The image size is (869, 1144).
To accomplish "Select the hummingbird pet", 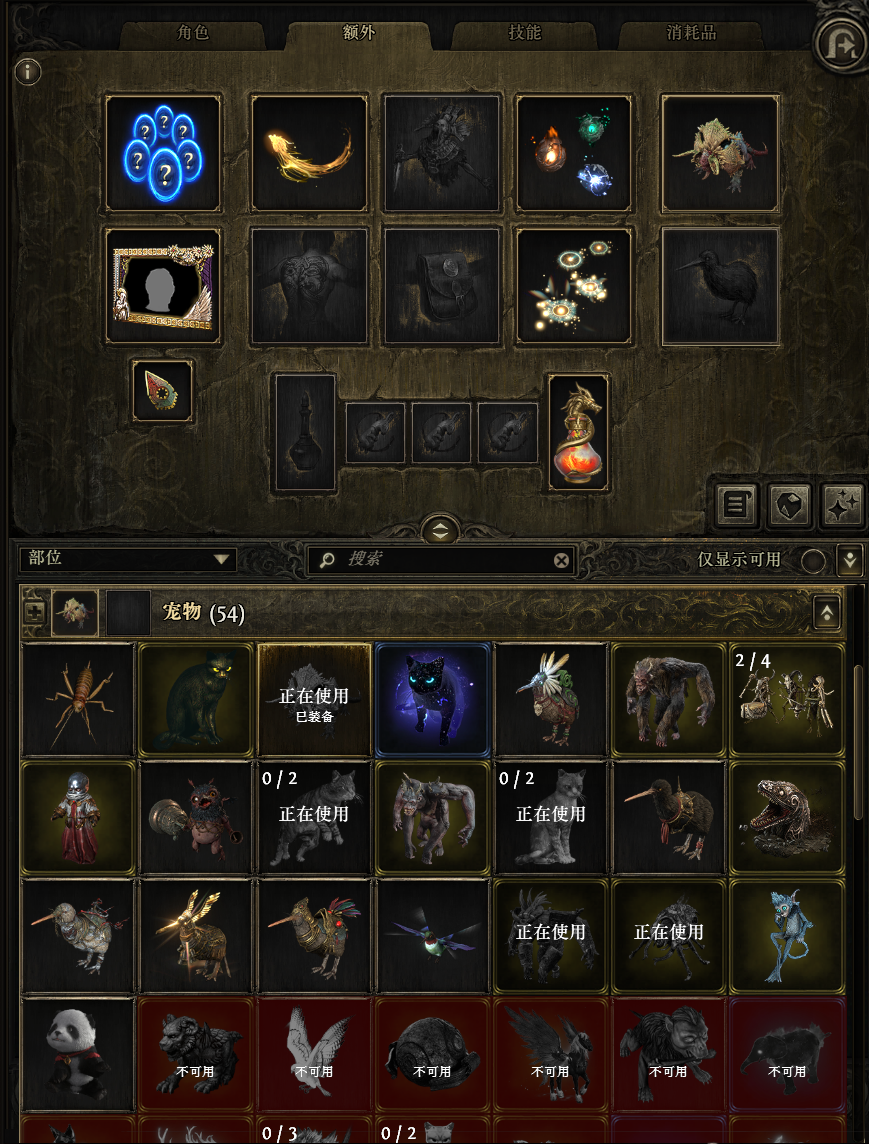I will (433, 937).
